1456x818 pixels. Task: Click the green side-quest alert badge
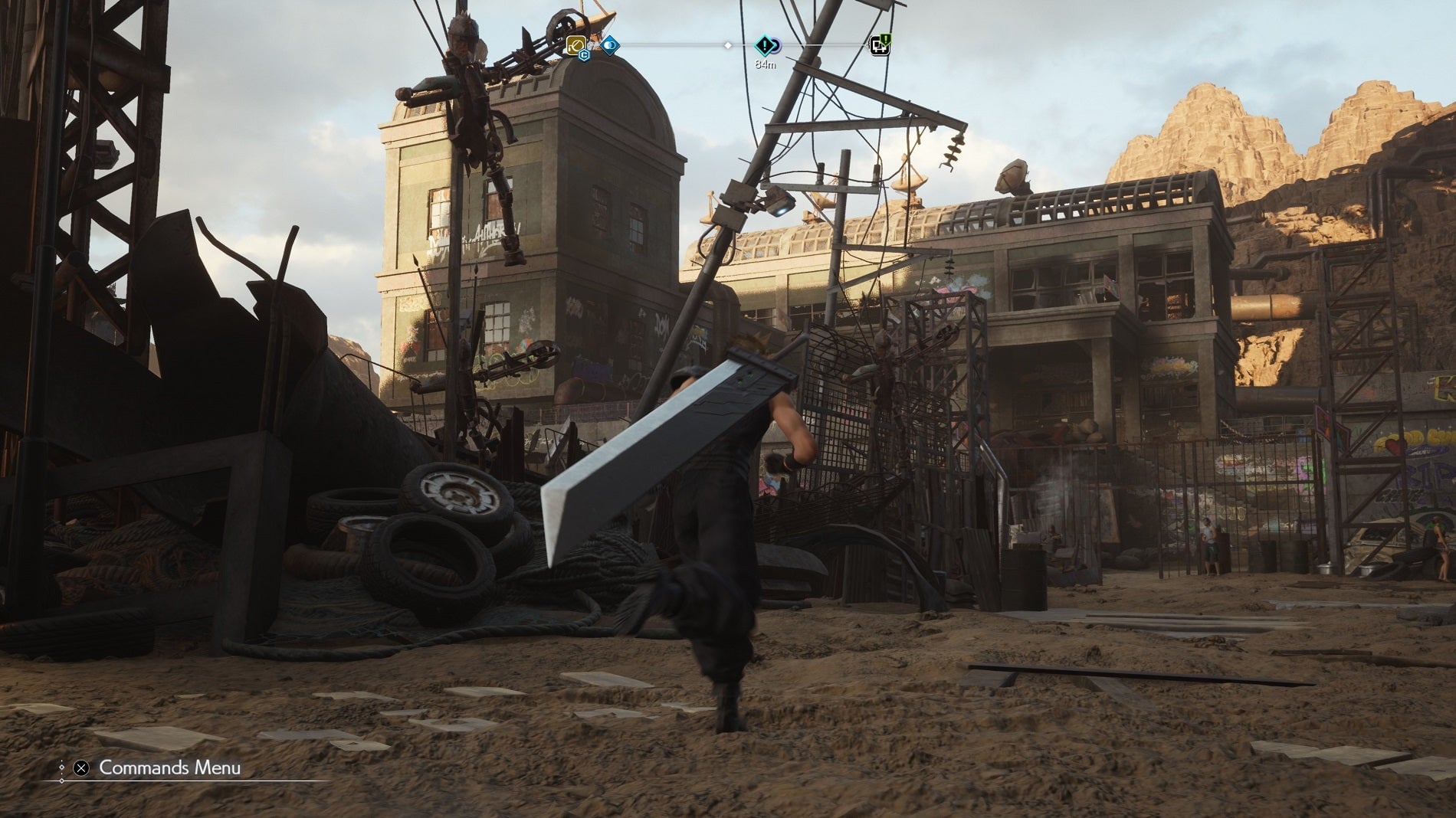coord(886,38)
